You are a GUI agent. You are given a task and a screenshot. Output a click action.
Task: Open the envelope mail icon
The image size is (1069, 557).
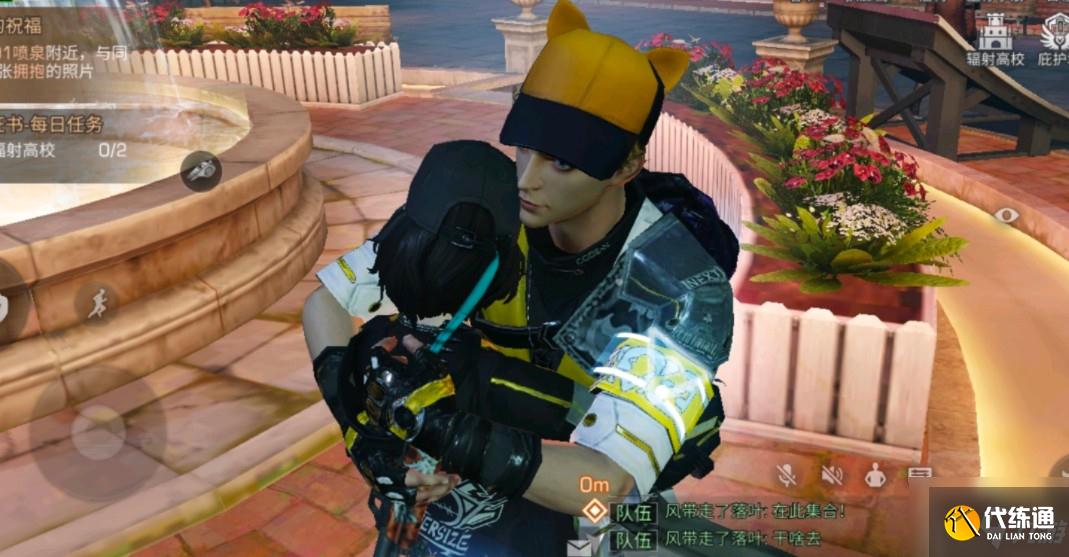pyautogui.click(x=579, y=547)
